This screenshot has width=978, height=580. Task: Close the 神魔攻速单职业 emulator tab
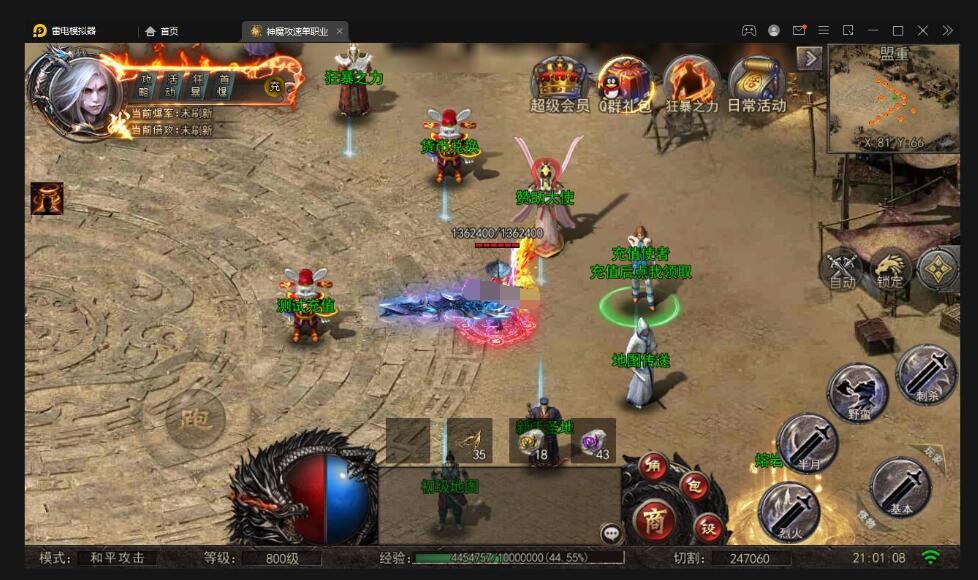[x=339, y=31]
